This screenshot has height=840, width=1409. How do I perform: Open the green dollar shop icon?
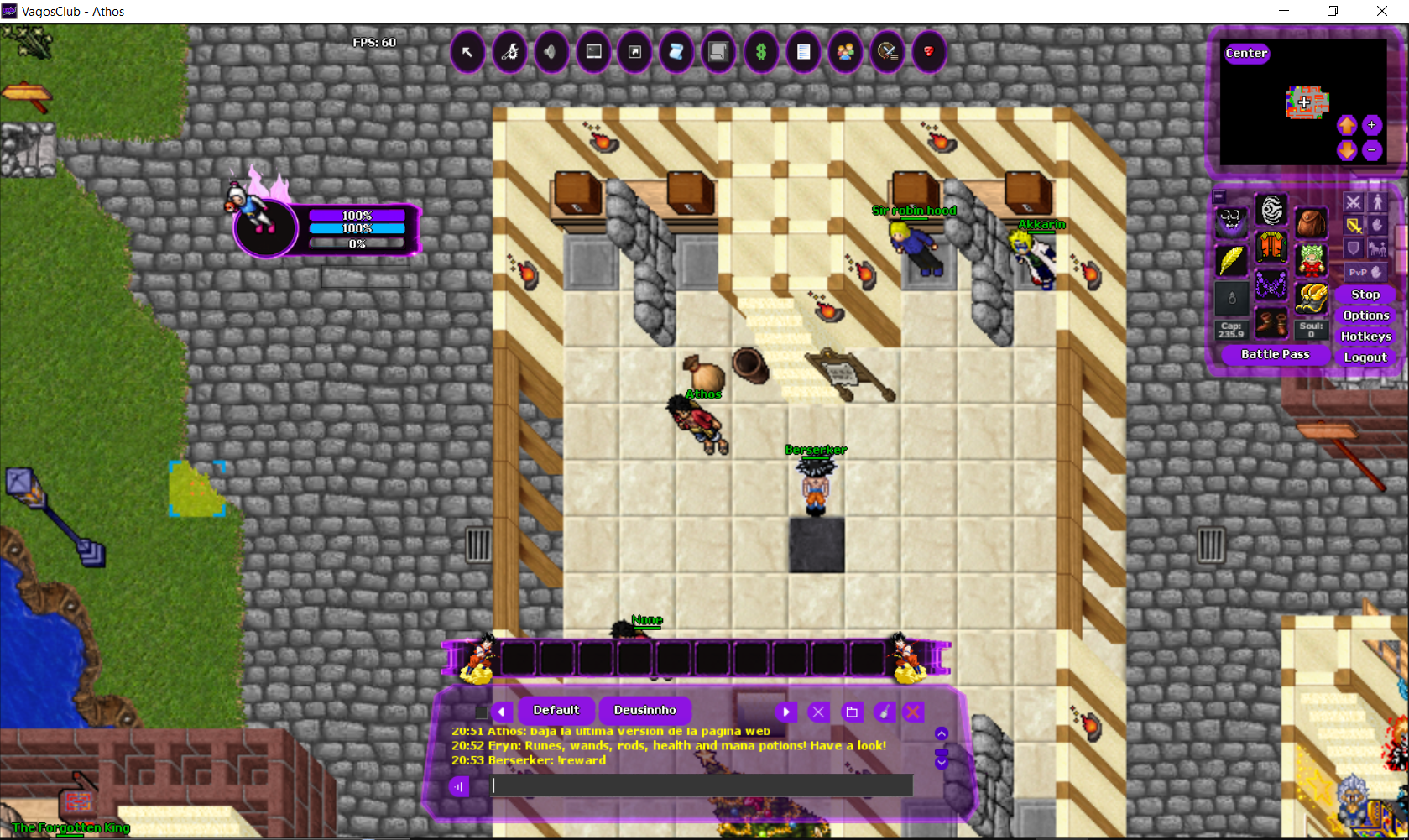761,52
